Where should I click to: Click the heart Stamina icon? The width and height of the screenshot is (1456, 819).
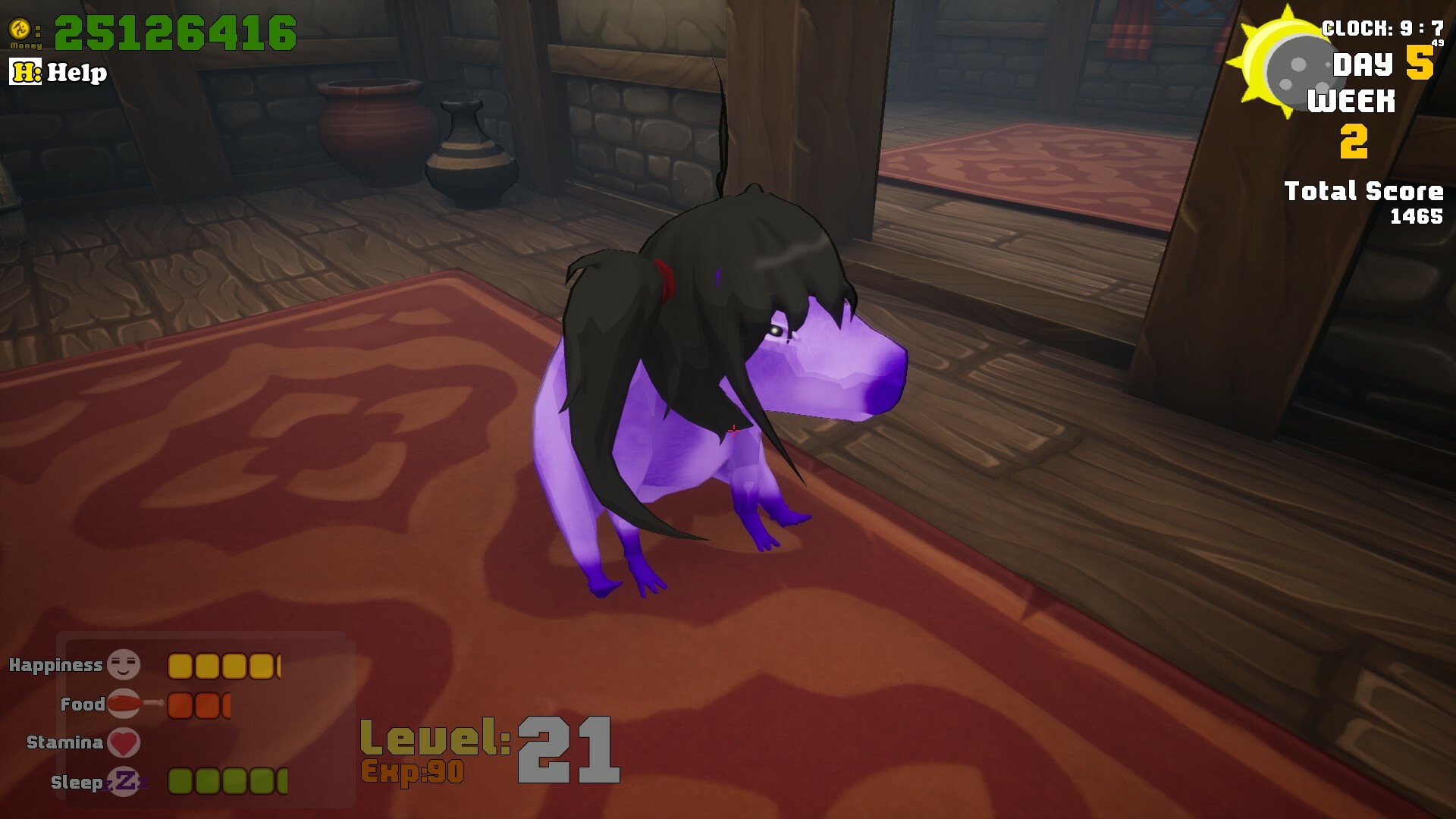click(x=124, y=743)
